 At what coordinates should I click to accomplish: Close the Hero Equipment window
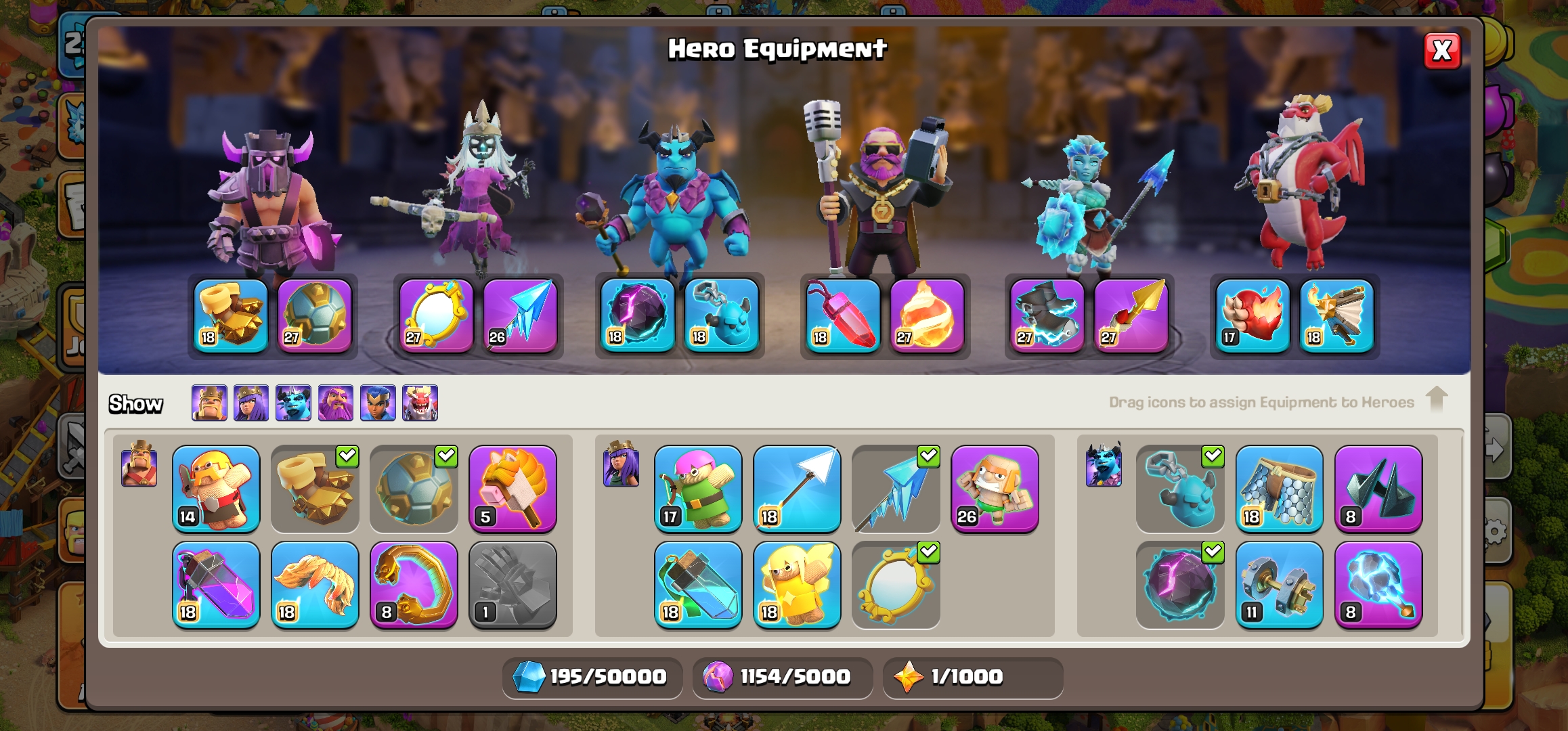tap(1441, 51)
